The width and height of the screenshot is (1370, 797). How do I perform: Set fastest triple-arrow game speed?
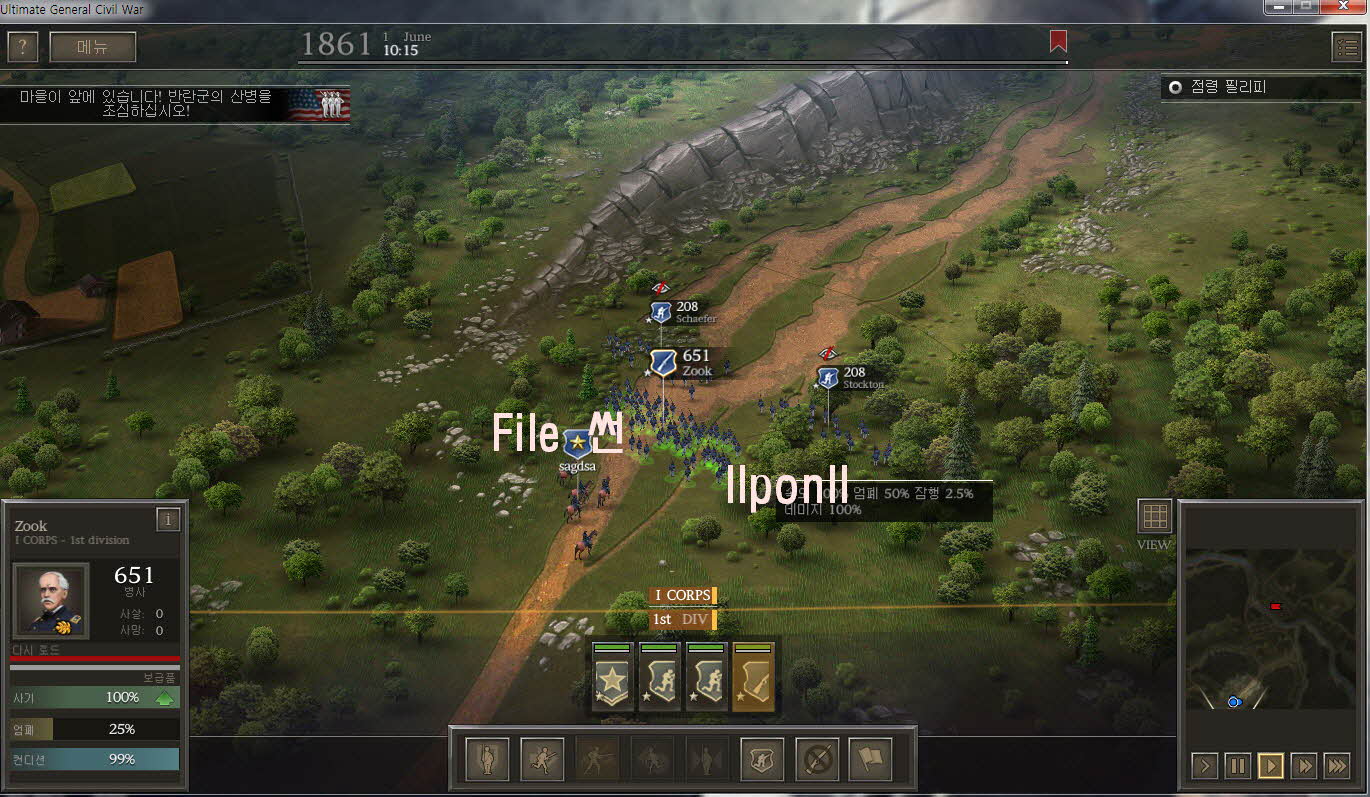(1336, 766)
